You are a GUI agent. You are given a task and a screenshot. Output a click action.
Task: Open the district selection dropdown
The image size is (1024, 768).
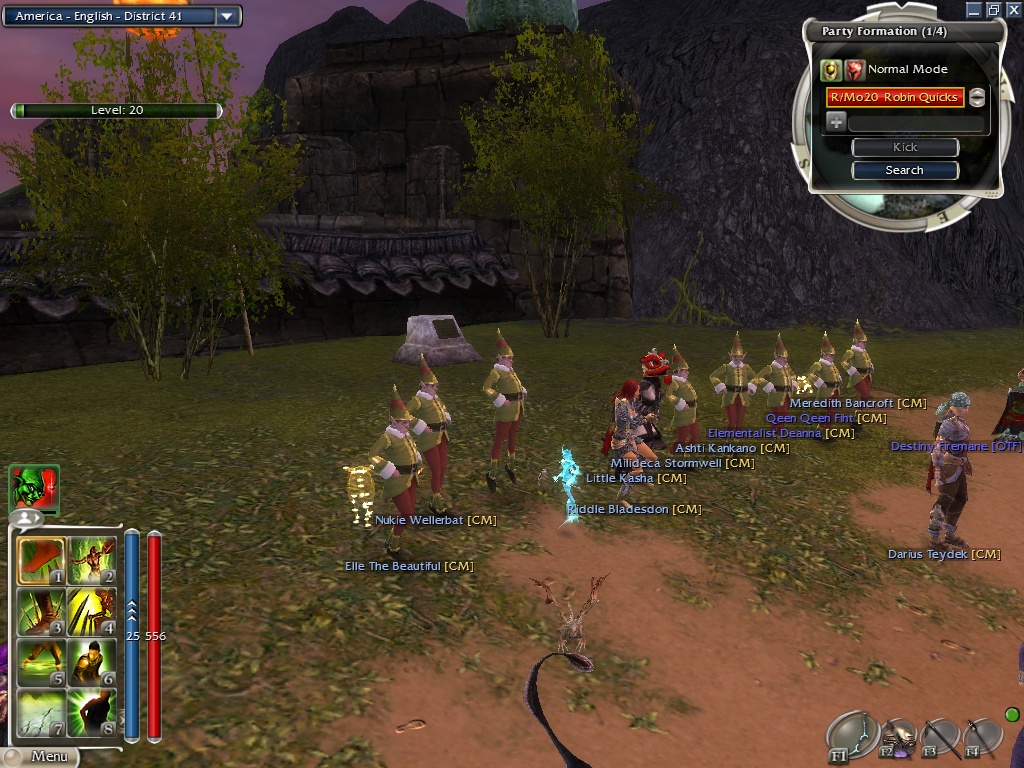click(x=228, y=16)
